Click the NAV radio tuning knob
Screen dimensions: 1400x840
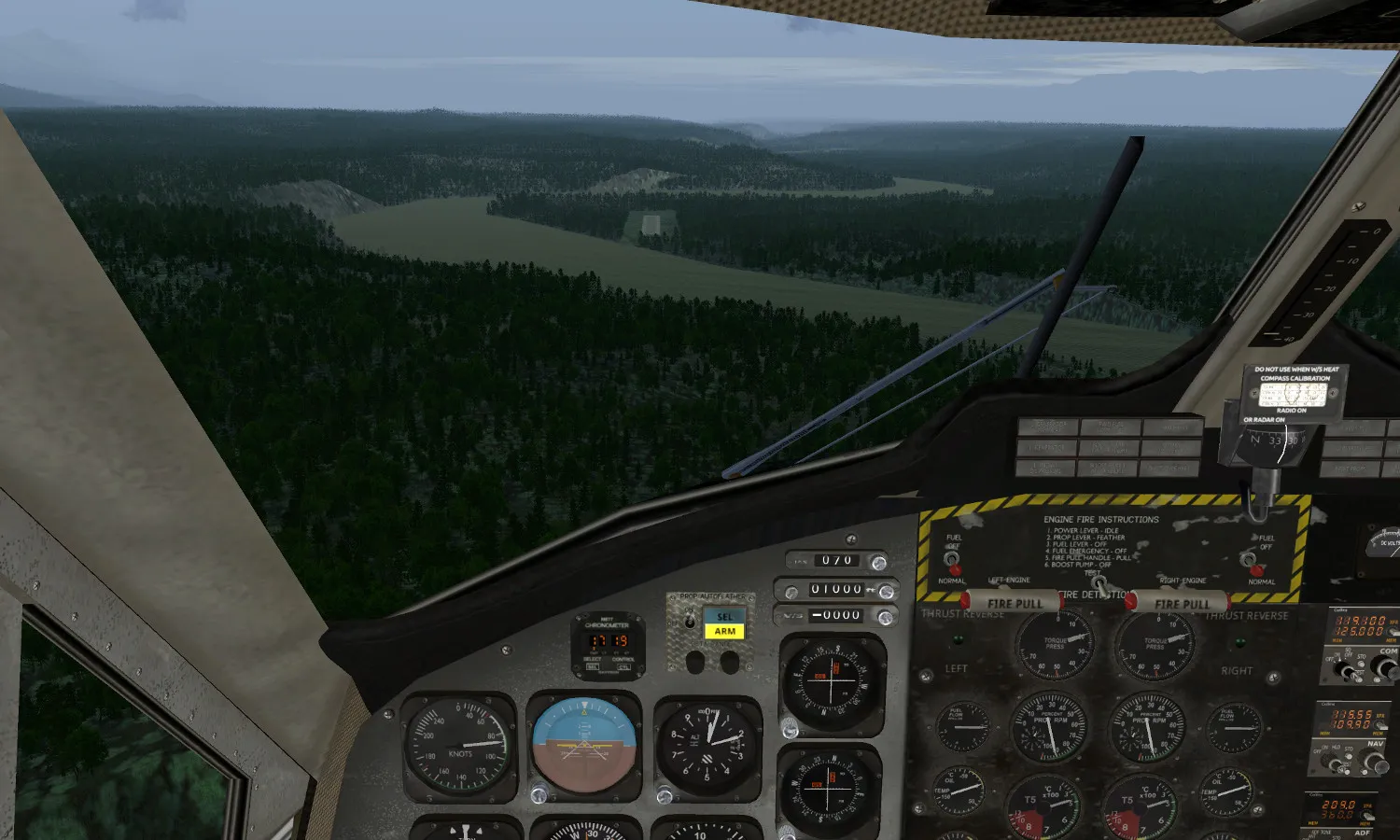1372,763
